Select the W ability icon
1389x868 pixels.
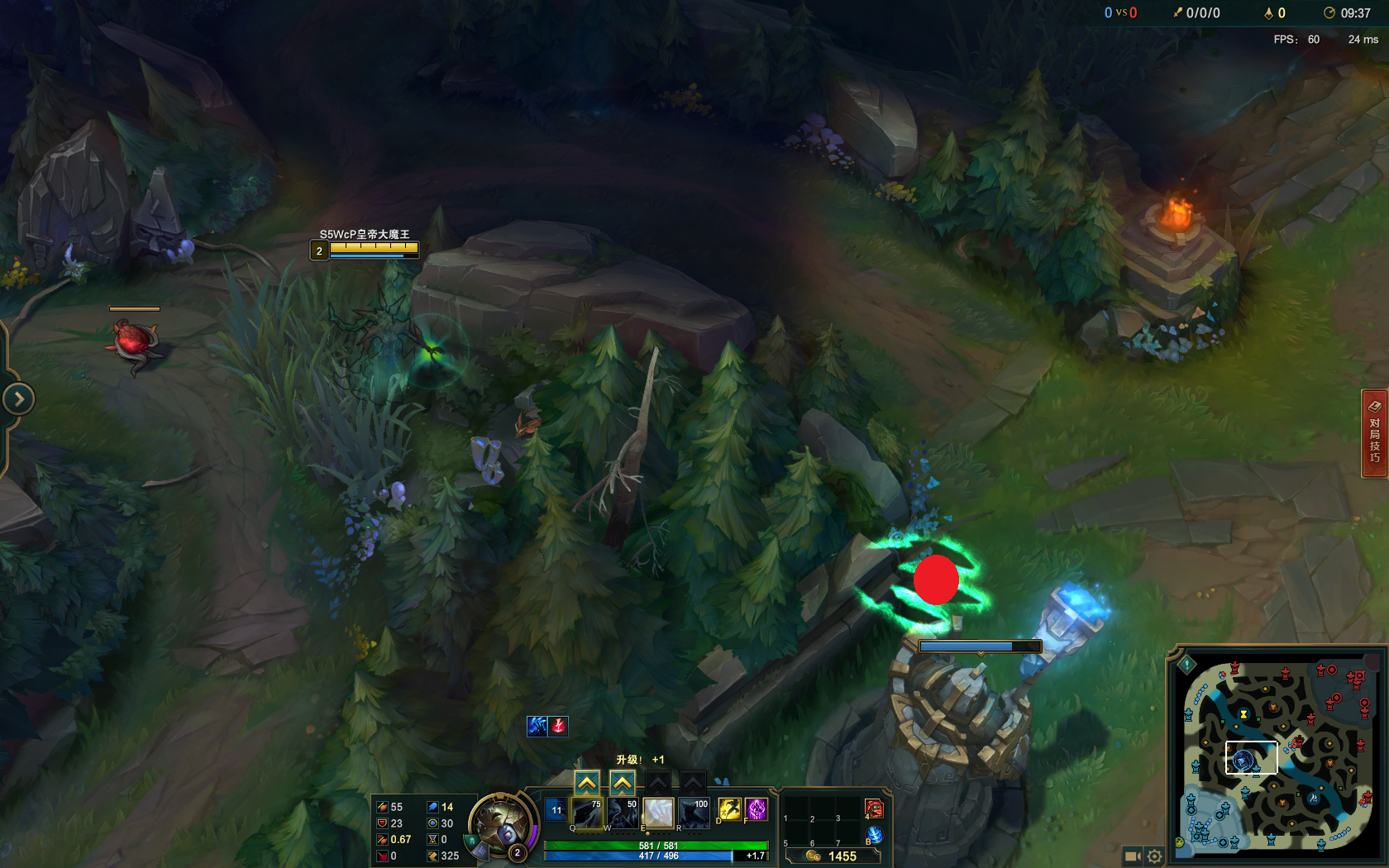pyautogui.click(x=622, y=813)
